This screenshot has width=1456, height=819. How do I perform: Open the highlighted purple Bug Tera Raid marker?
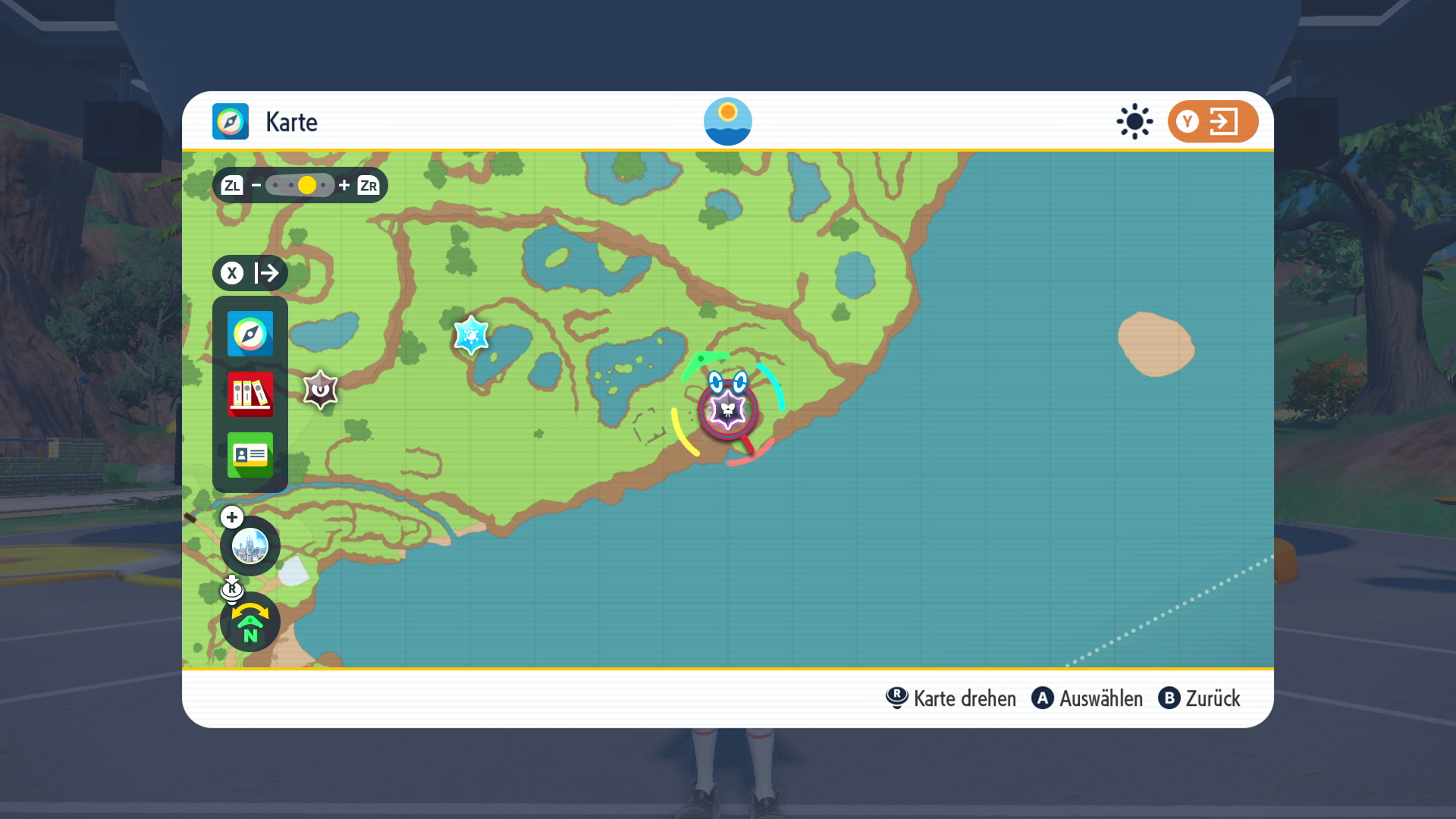726,409
